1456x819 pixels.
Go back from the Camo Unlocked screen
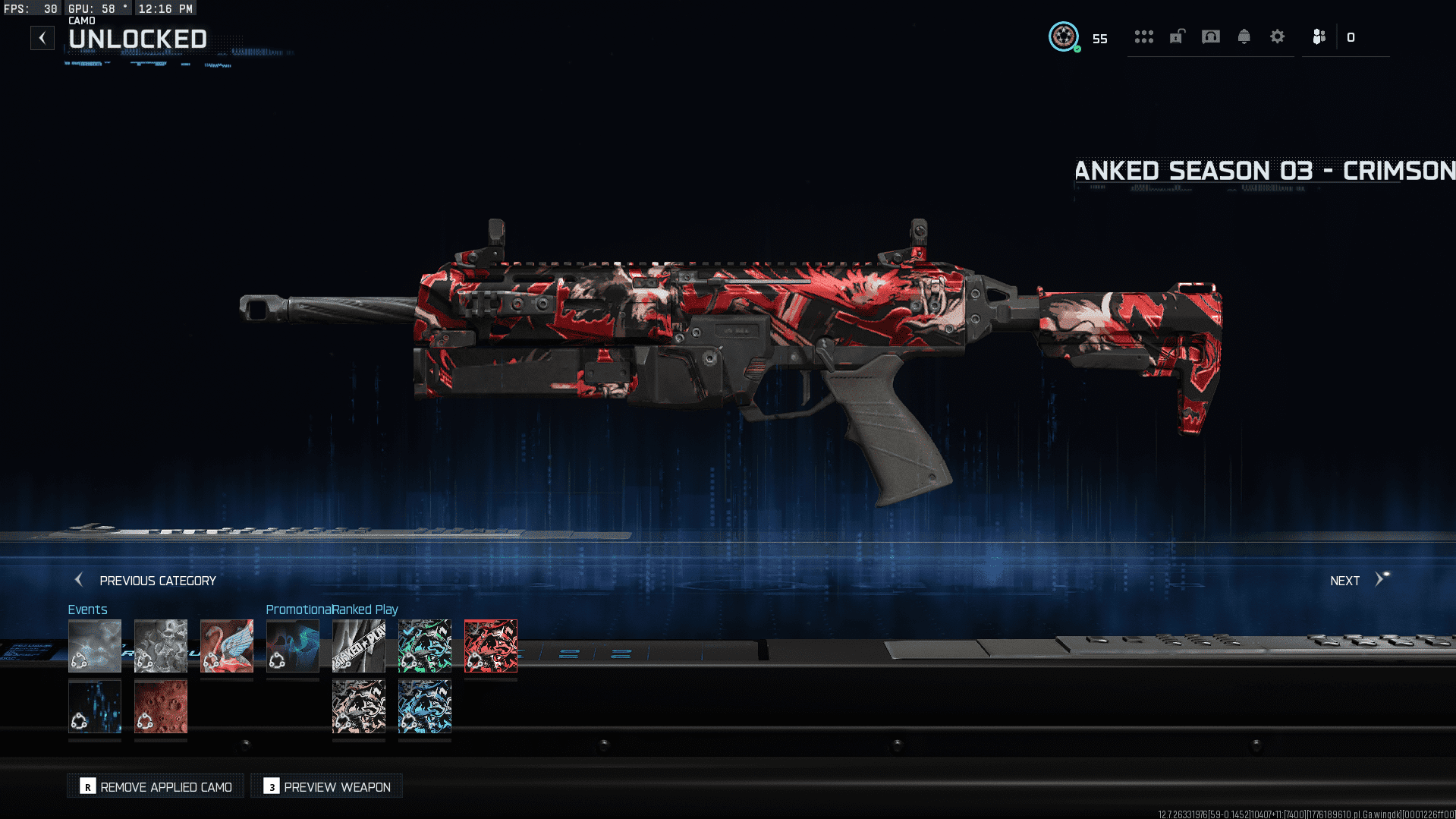coord(42,38)
